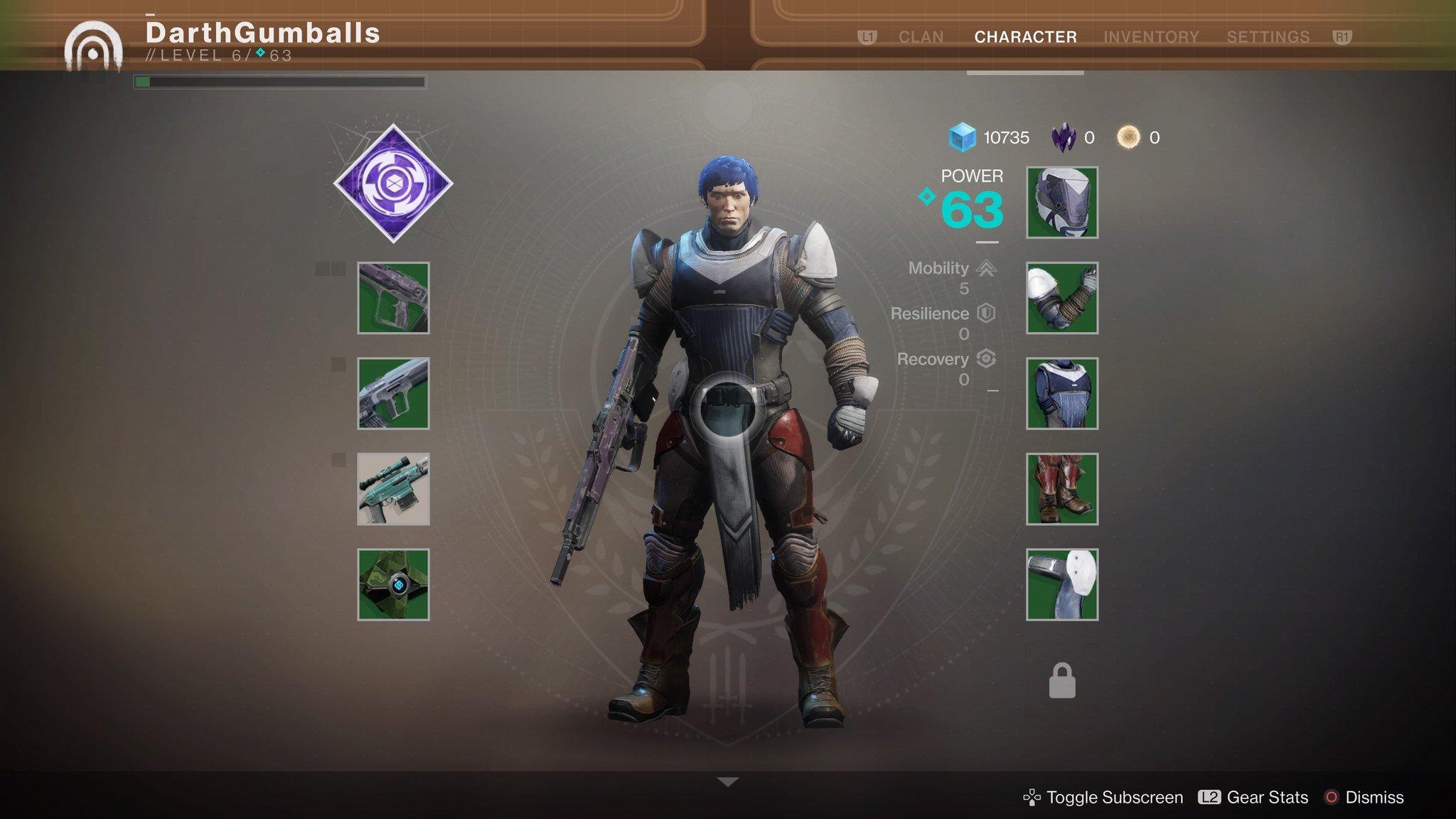Viewport: 1456px width, 819px height.
Task: Select the camo Ghost shell slot
Action: (x=393, y=584)
